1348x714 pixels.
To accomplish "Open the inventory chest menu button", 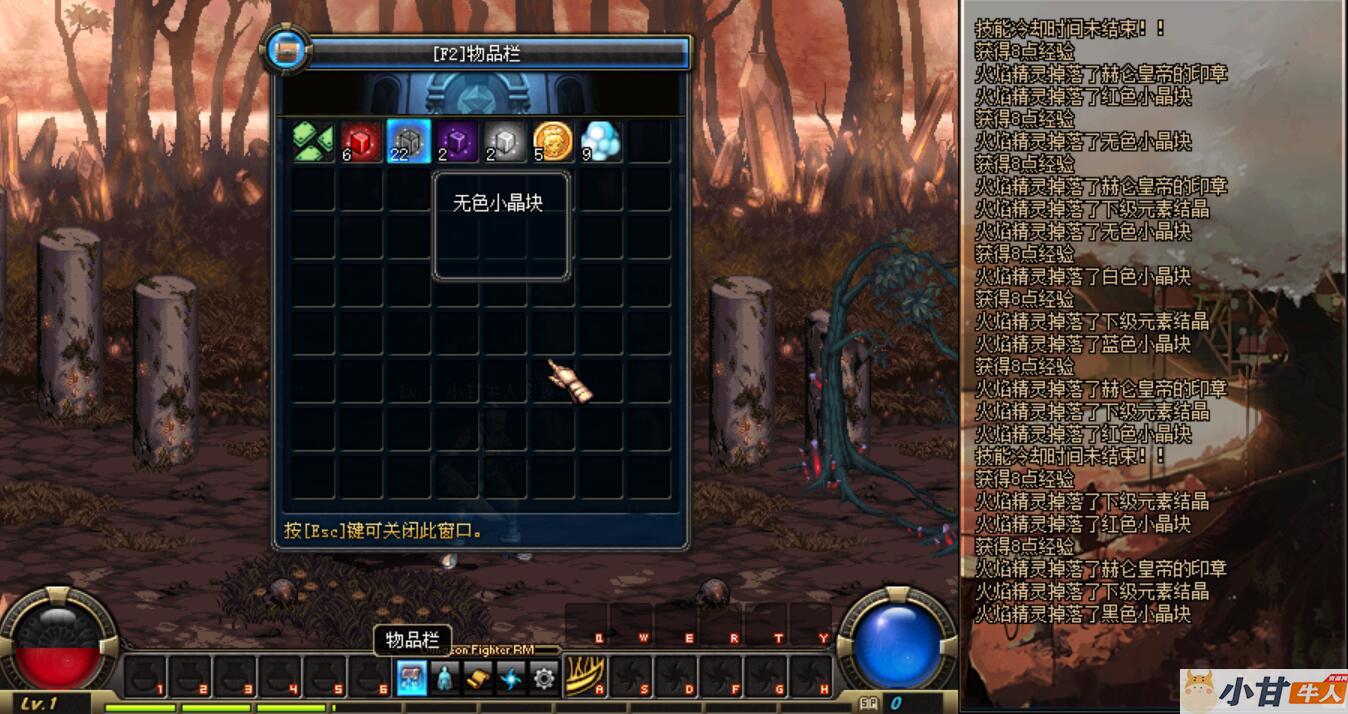I will 411,678.
